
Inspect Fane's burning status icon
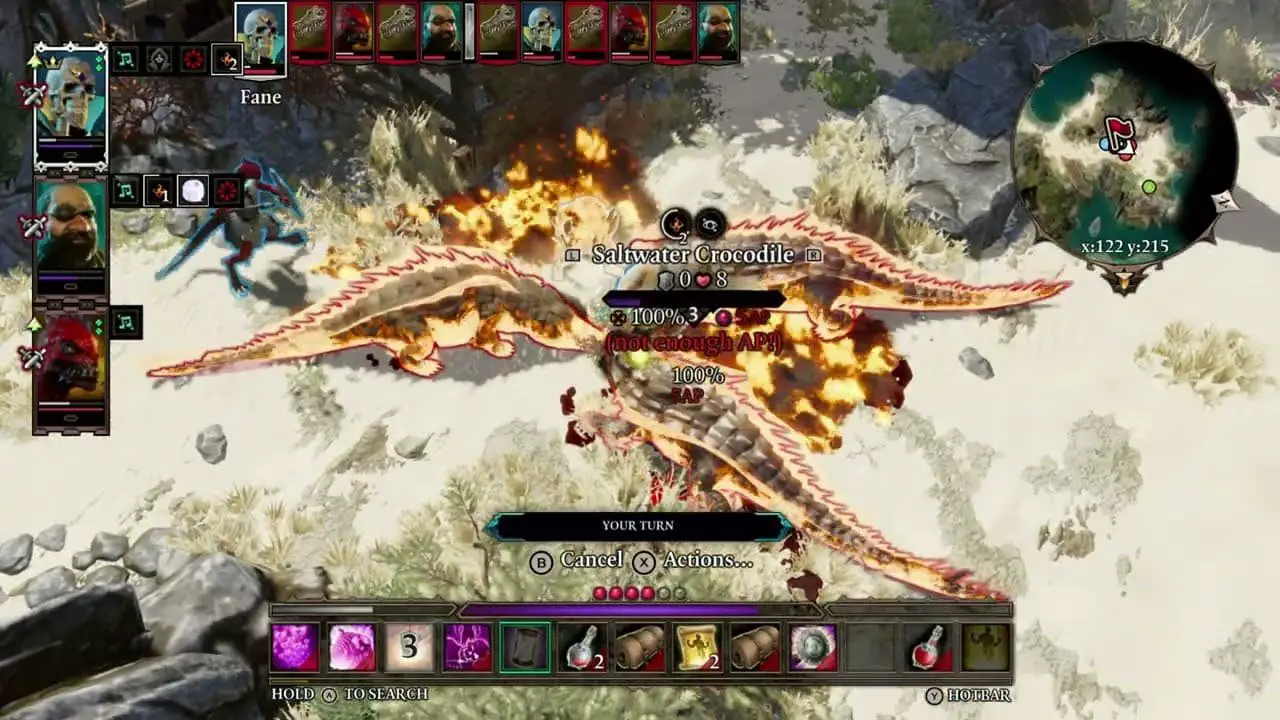227,60
